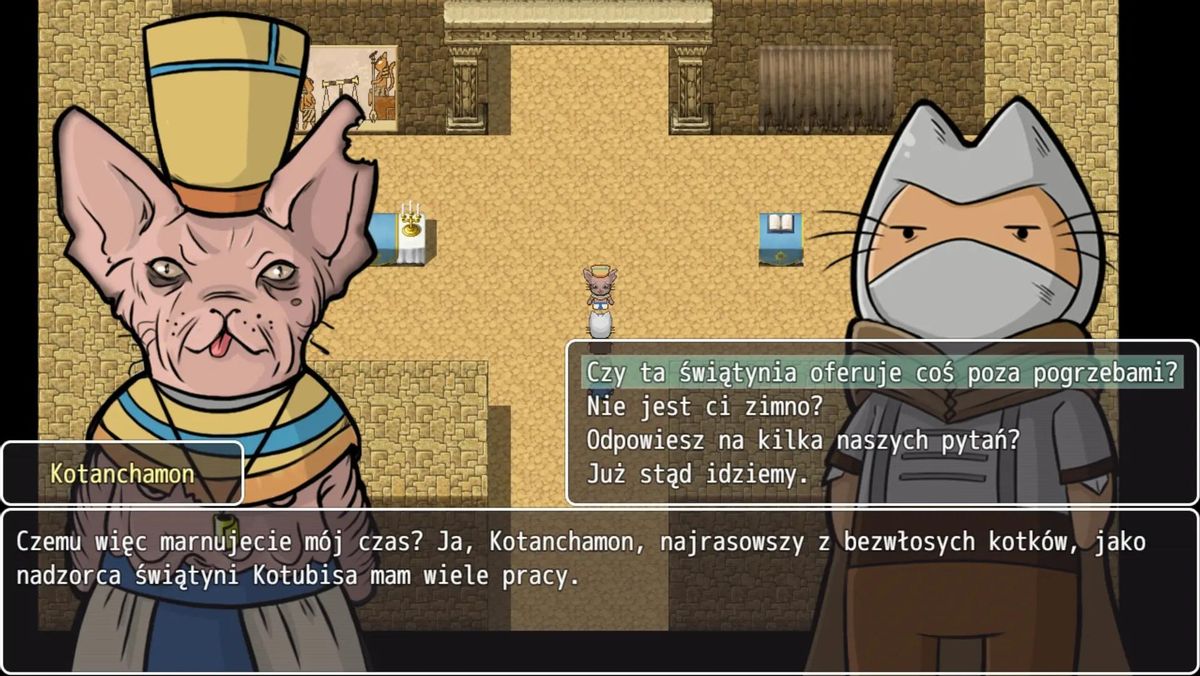This screenshot has height=676, width=1200.
Task: Ask if the temple offers more than funerals
Action: tap(880, 372)
